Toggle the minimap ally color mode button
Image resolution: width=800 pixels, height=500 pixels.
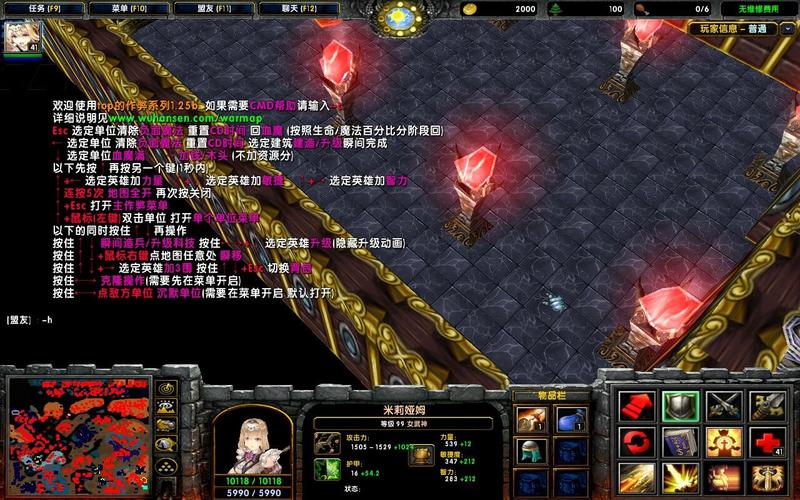click(x=167, y=427)
